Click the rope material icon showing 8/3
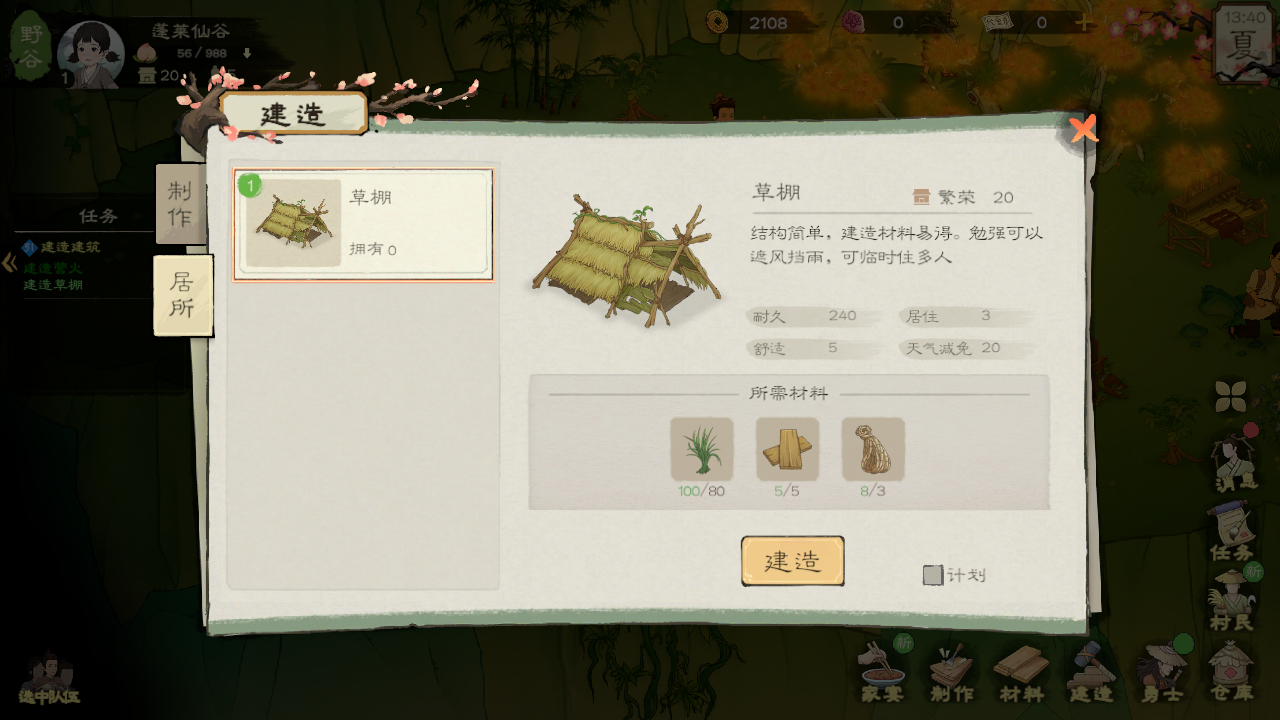This screenshot has width=1280, height=720. tap(875, 450)
